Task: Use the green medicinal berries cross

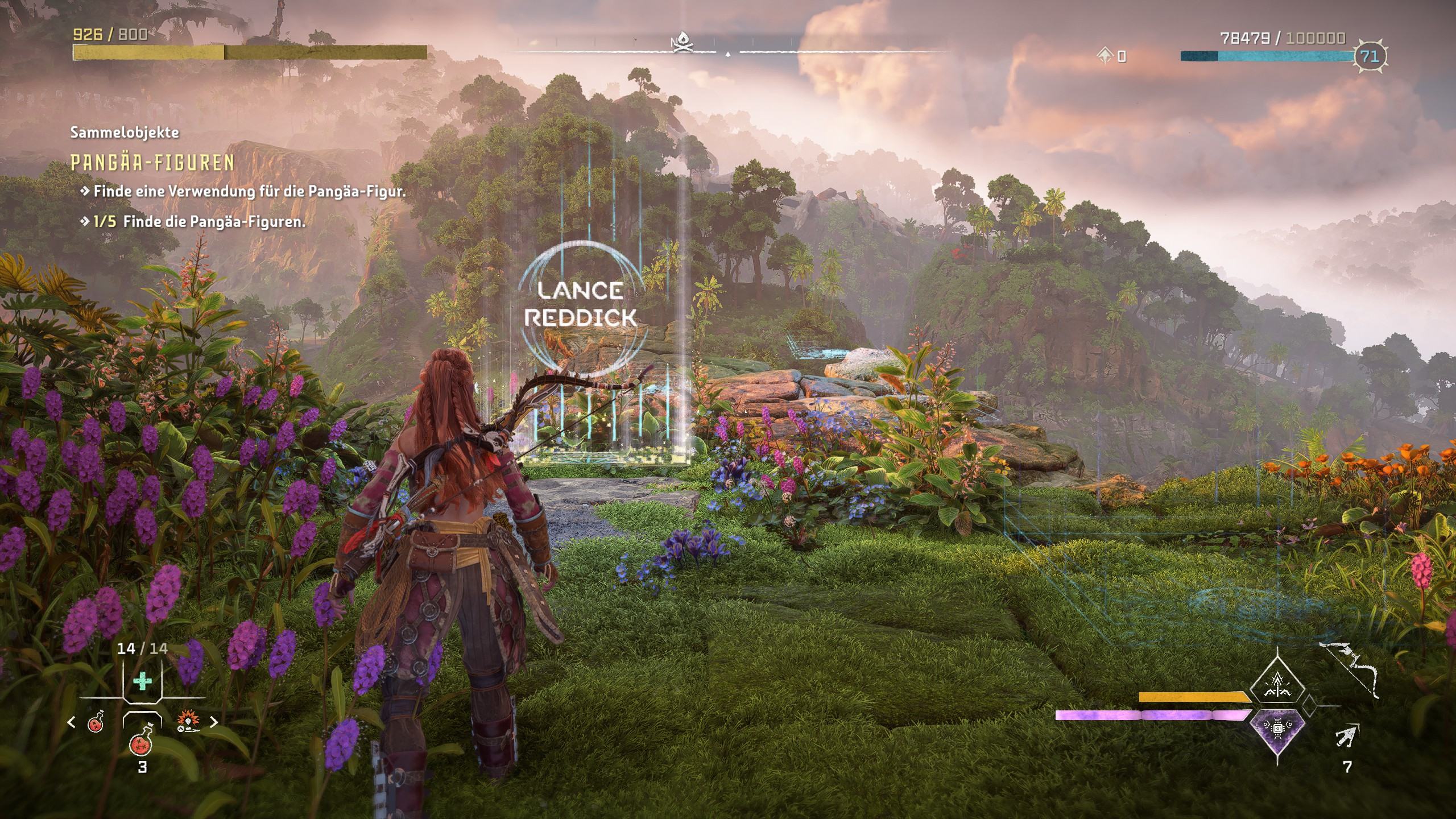Action: pos(142,681)
